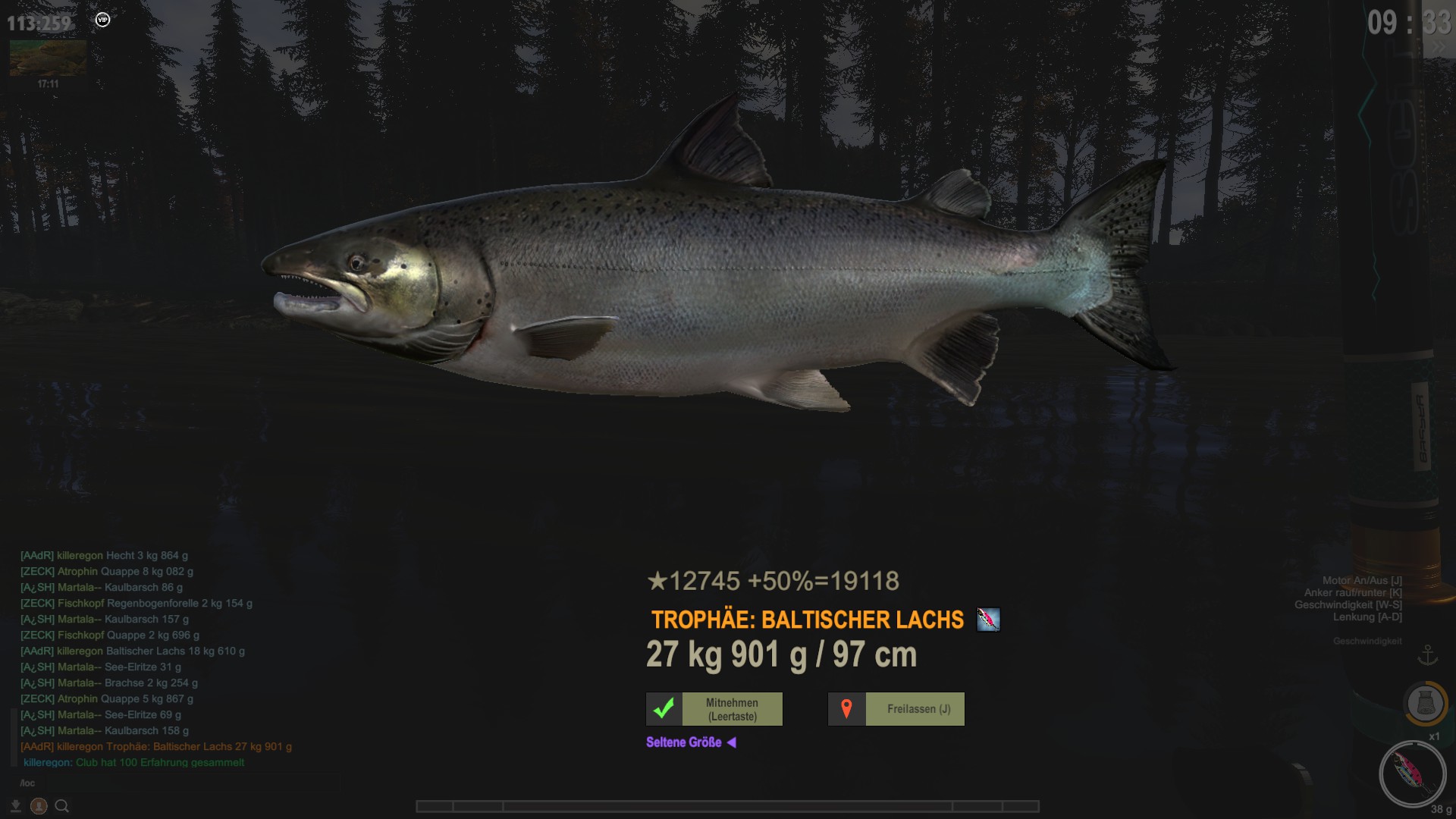The image size is (1456, 819).
Task: Open the keepnet icon
Action: [1425, 703]
